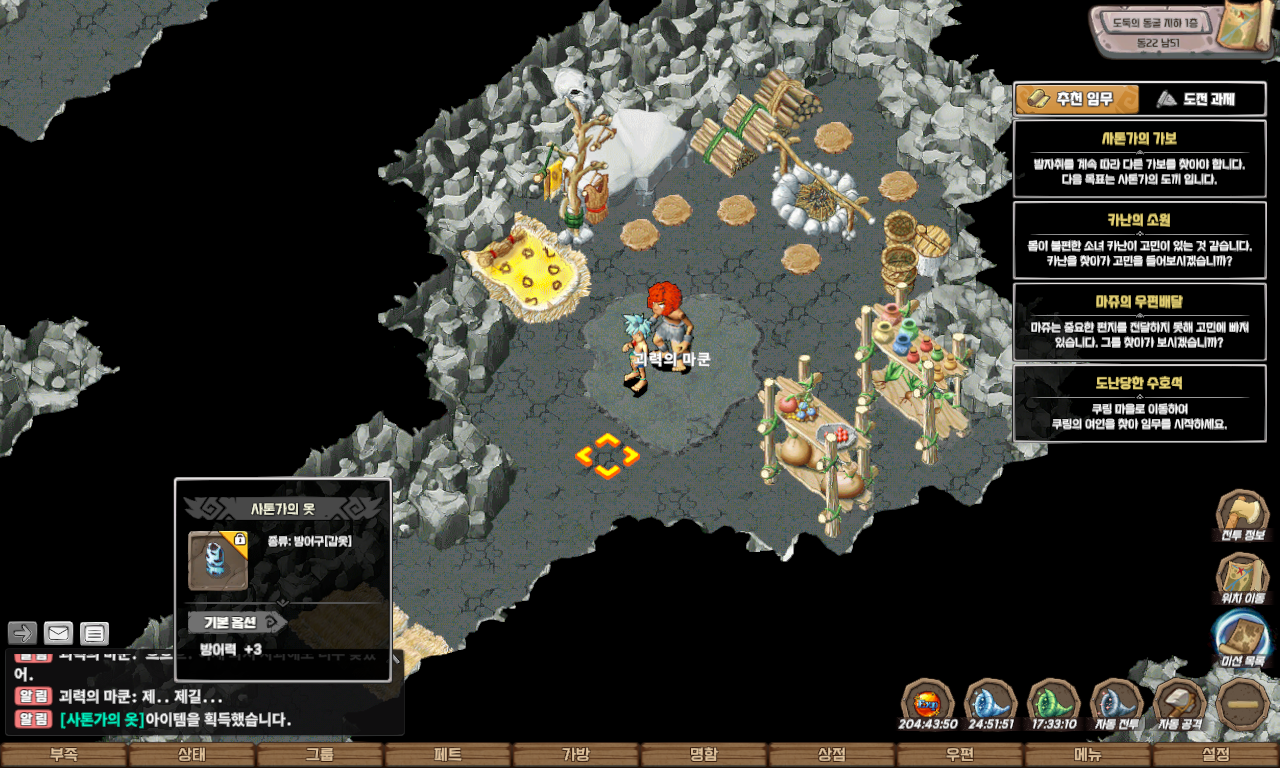This screenshot has height=768, width=1280.
Task: Open the 위치 이동 map icon
Action: (1242, 577)
